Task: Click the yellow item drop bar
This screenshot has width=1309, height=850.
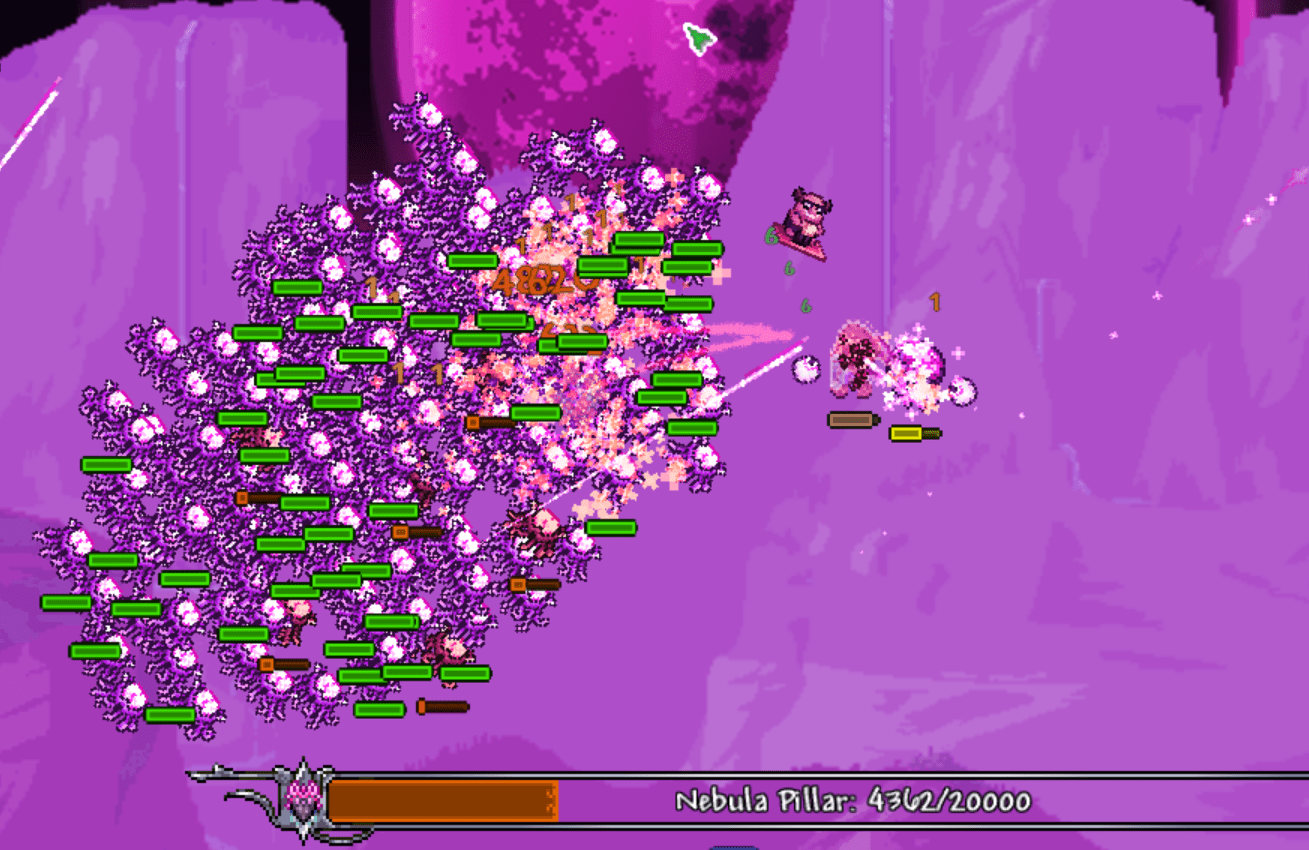Action: [x=906, y=432]
